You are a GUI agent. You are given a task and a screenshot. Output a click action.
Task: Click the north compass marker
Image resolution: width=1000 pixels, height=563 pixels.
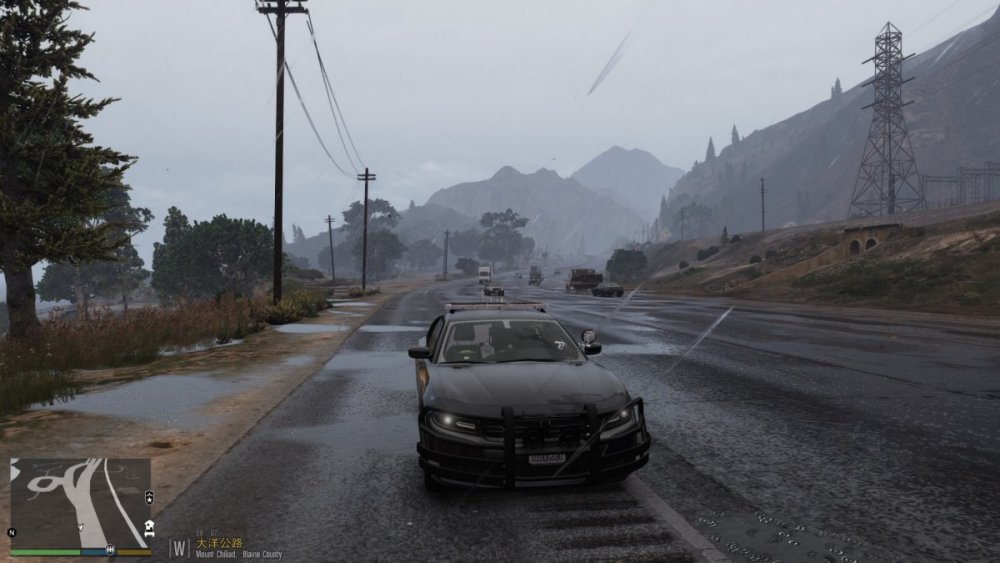point(12,532)
